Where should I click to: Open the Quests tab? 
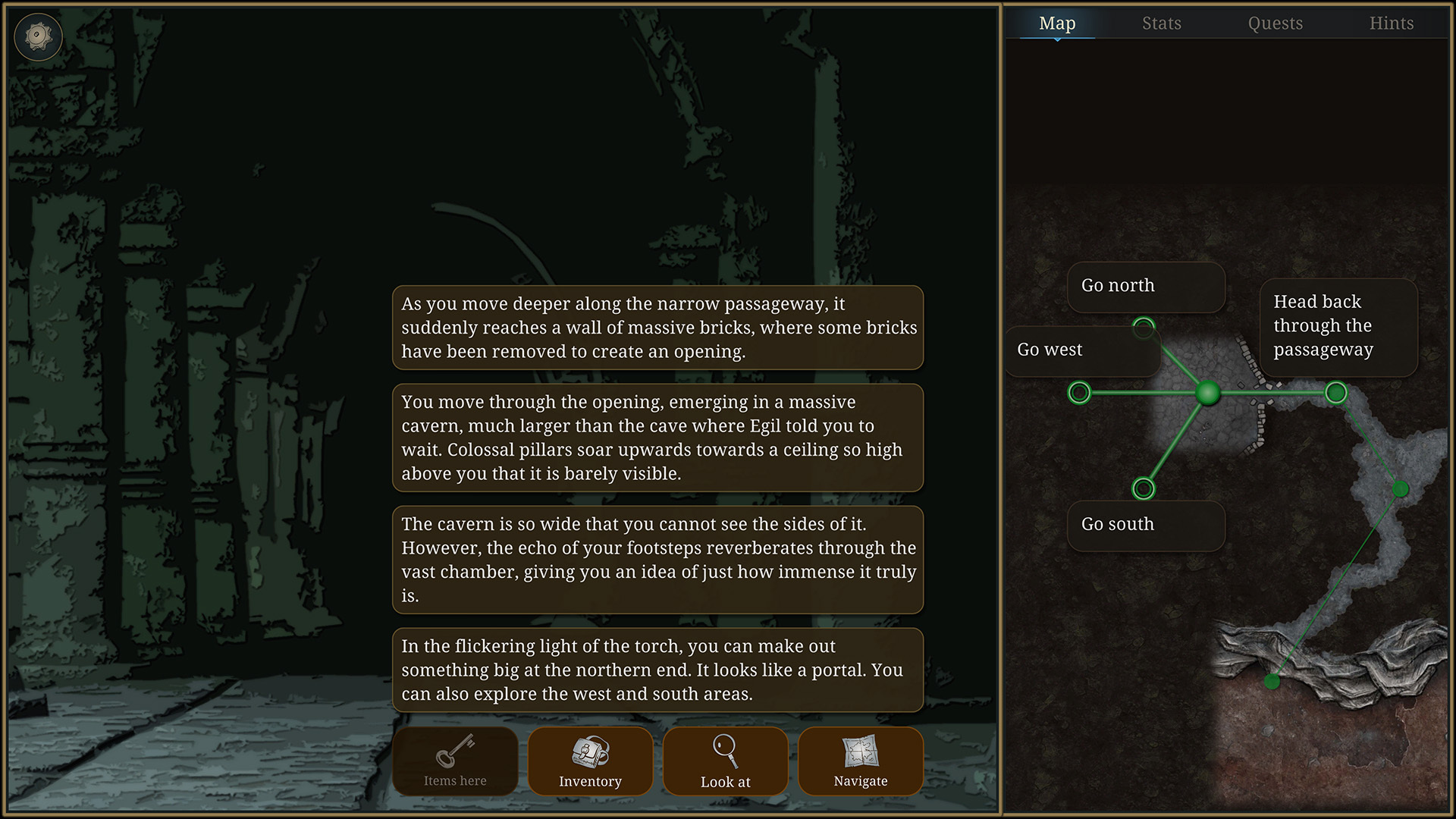click(x=1275, y=23)
